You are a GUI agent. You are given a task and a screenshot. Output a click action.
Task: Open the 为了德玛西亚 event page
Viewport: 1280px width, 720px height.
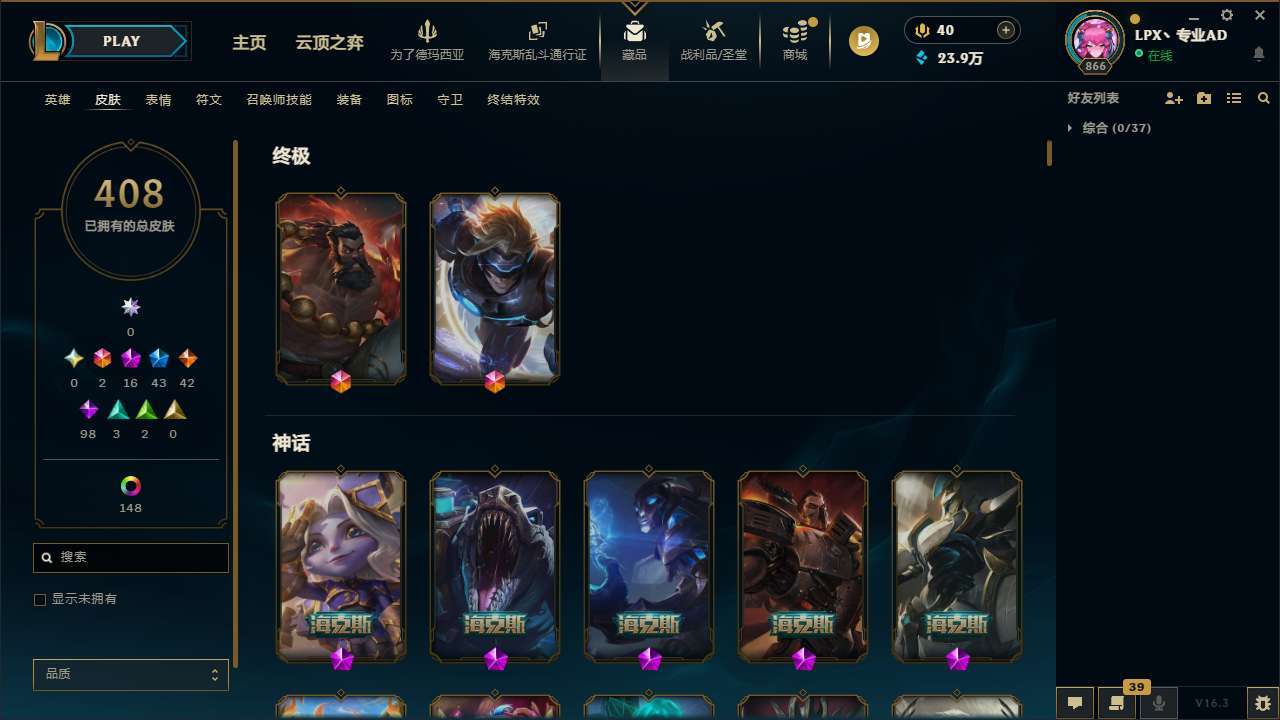[x=428, y=41]
